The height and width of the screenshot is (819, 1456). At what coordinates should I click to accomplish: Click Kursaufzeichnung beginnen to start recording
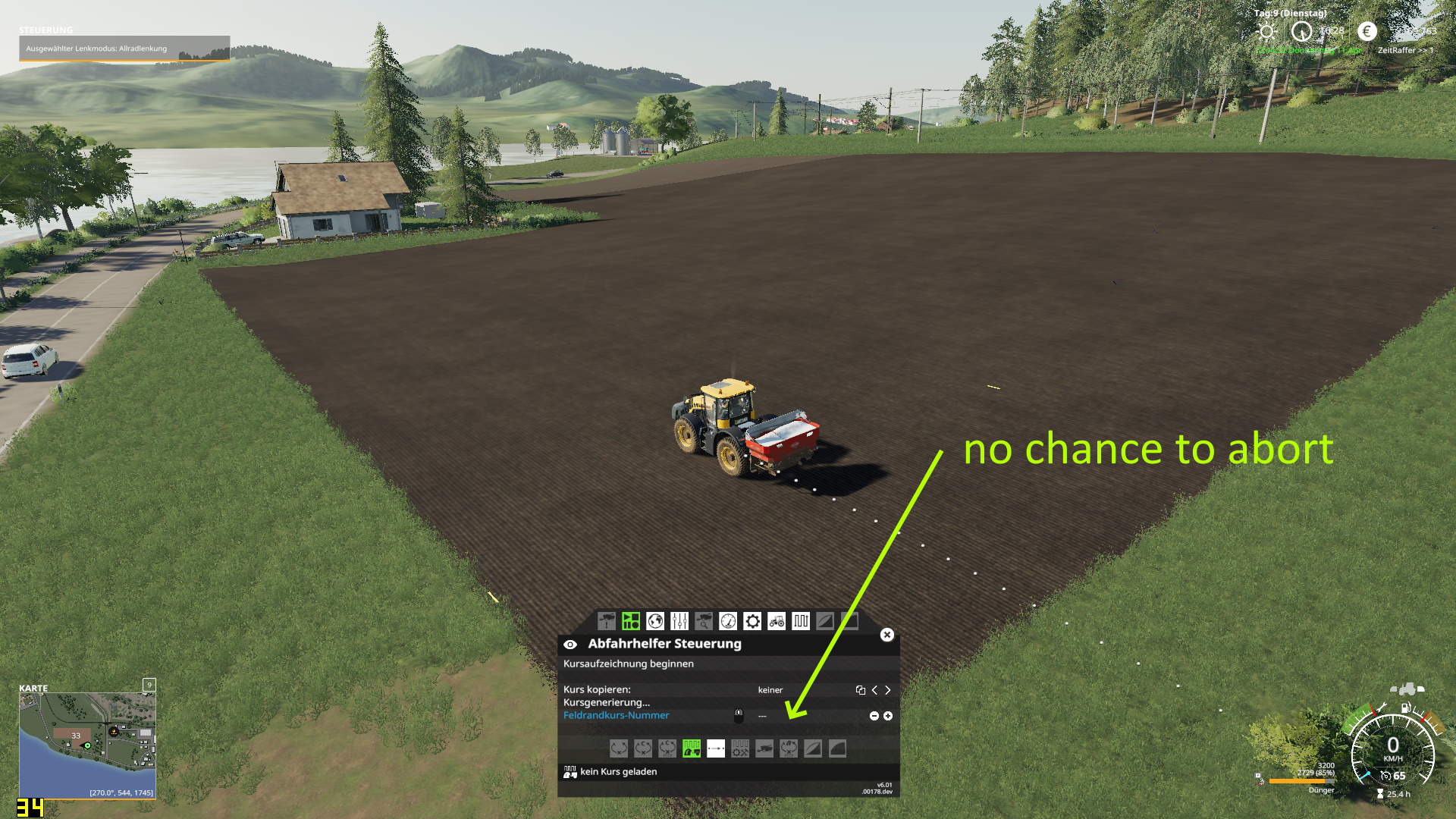click(x=628, y=664)
